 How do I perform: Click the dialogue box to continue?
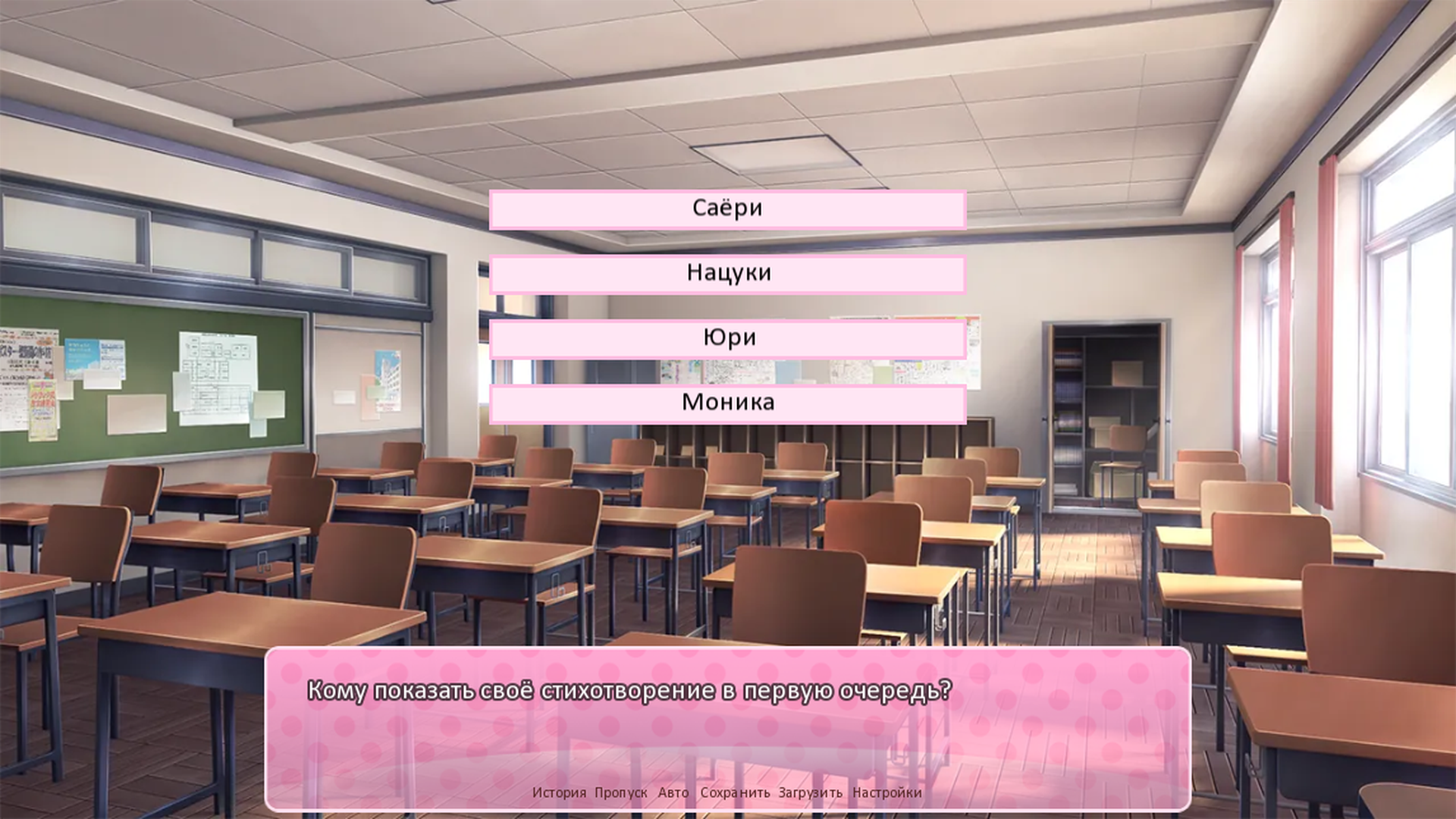tap(727, 713)
